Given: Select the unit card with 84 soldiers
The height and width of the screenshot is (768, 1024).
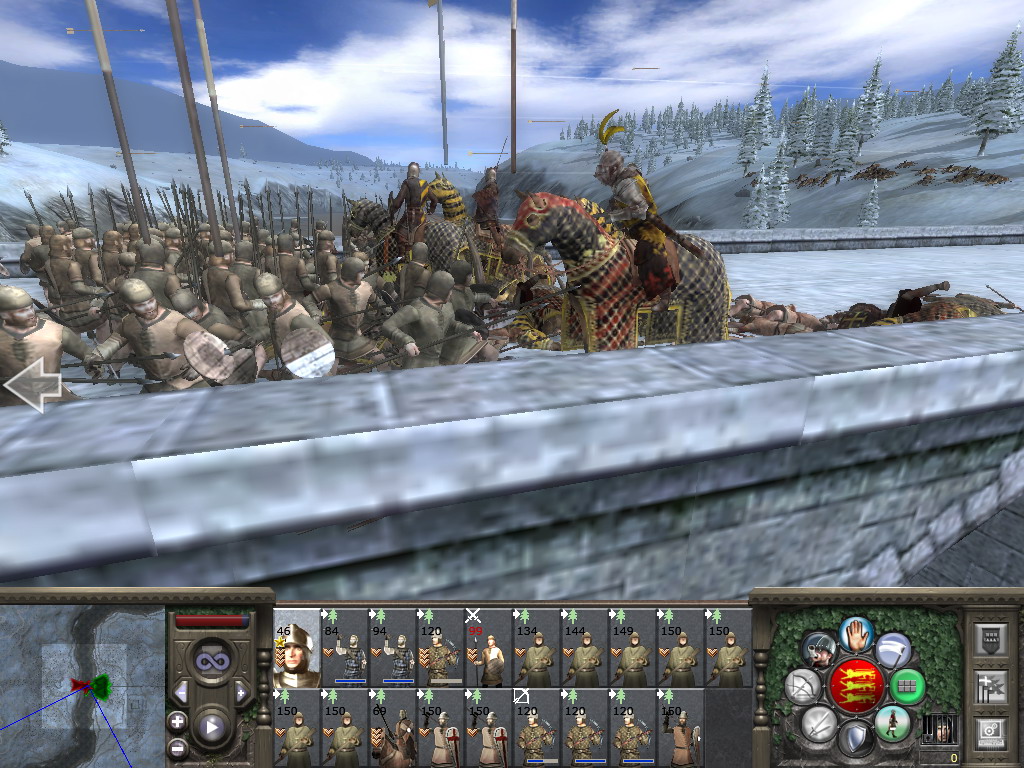Looking at the screenshot, I should click(x=344, y=648).
